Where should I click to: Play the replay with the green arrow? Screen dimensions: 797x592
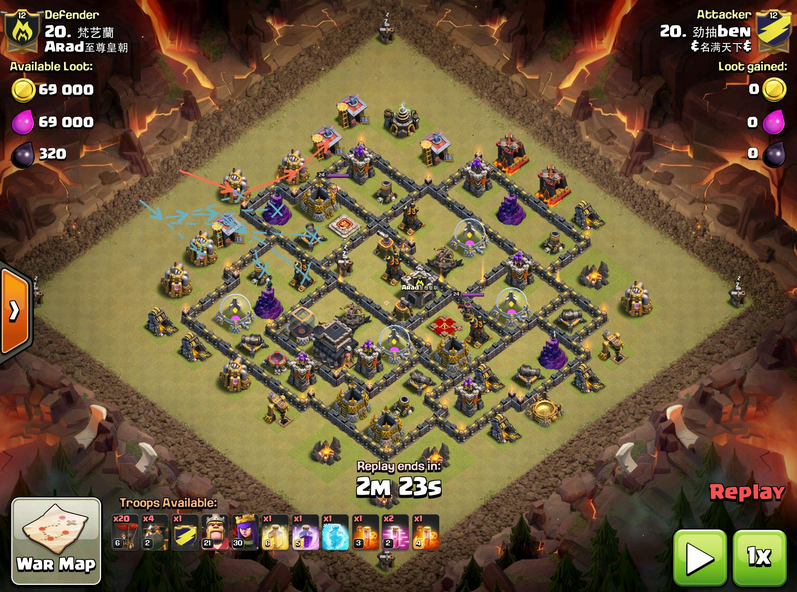point(699,557)
